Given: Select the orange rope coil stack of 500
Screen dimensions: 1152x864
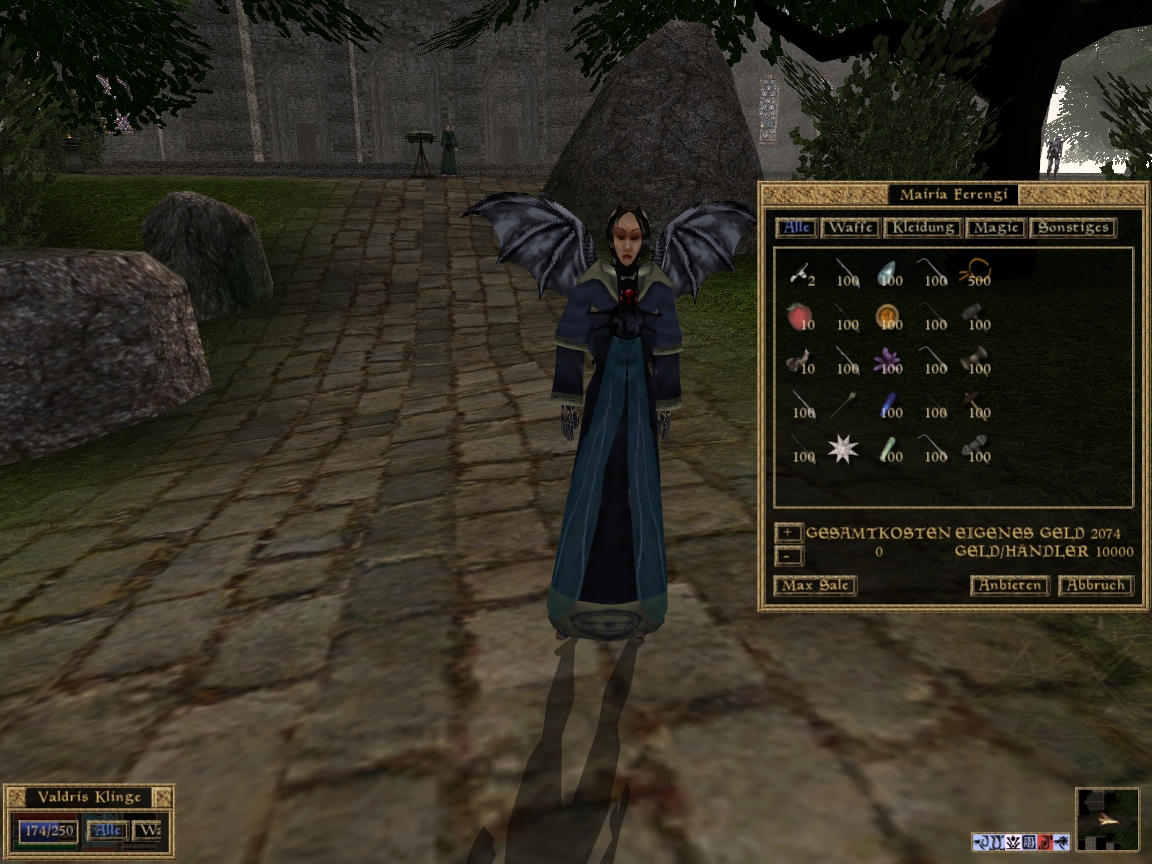Looking at the screenshot, I should [x=973, y=271].
